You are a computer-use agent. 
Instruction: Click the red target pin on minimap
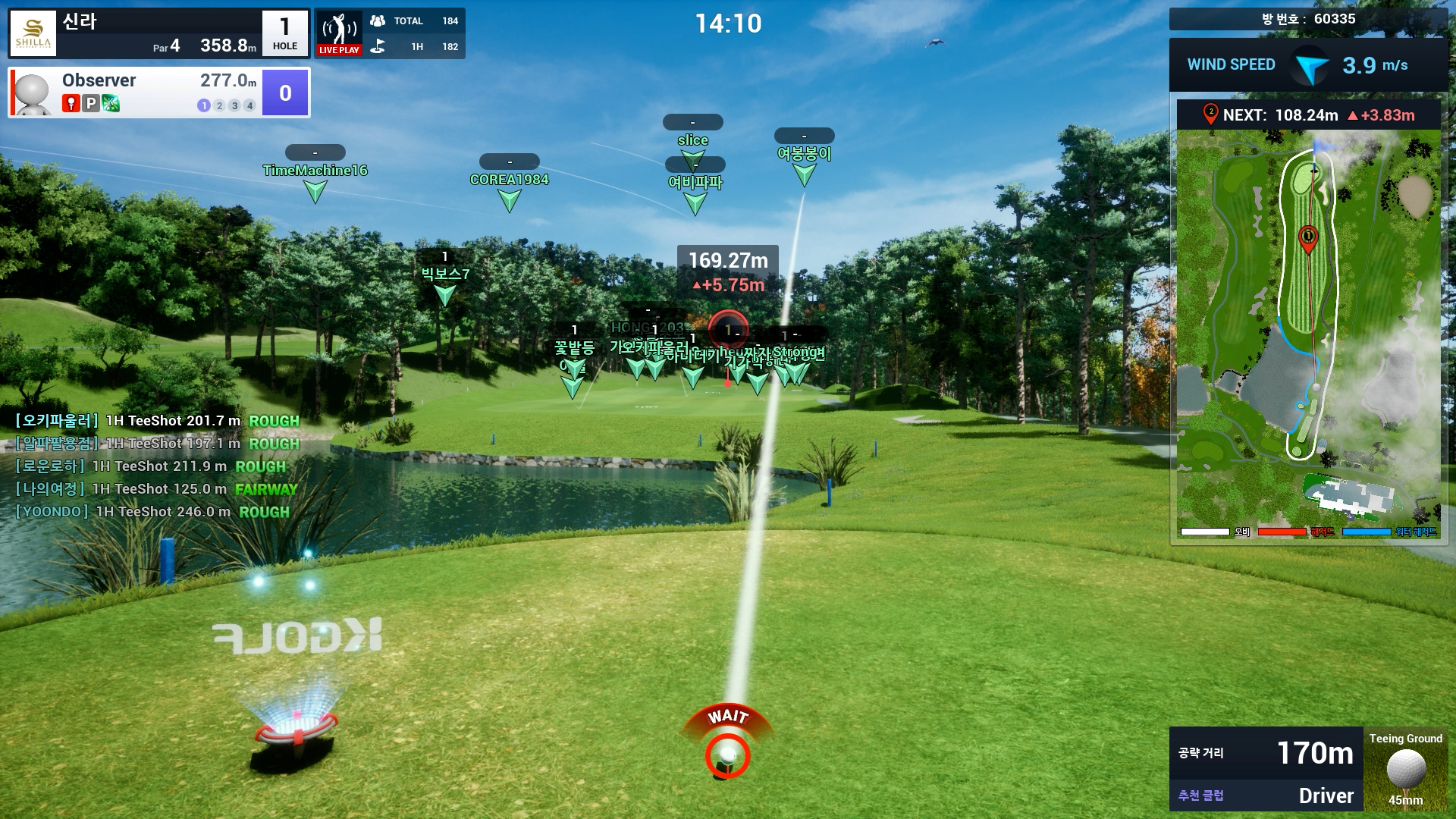click(1308, 238)
